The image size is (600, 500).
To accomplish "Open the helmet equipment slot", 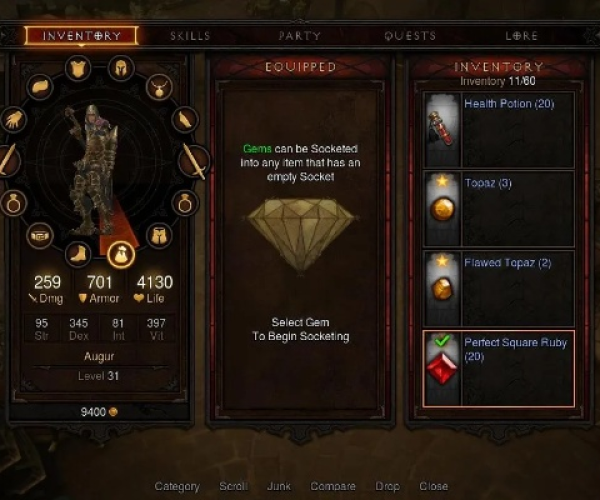I will click(119, 69).
